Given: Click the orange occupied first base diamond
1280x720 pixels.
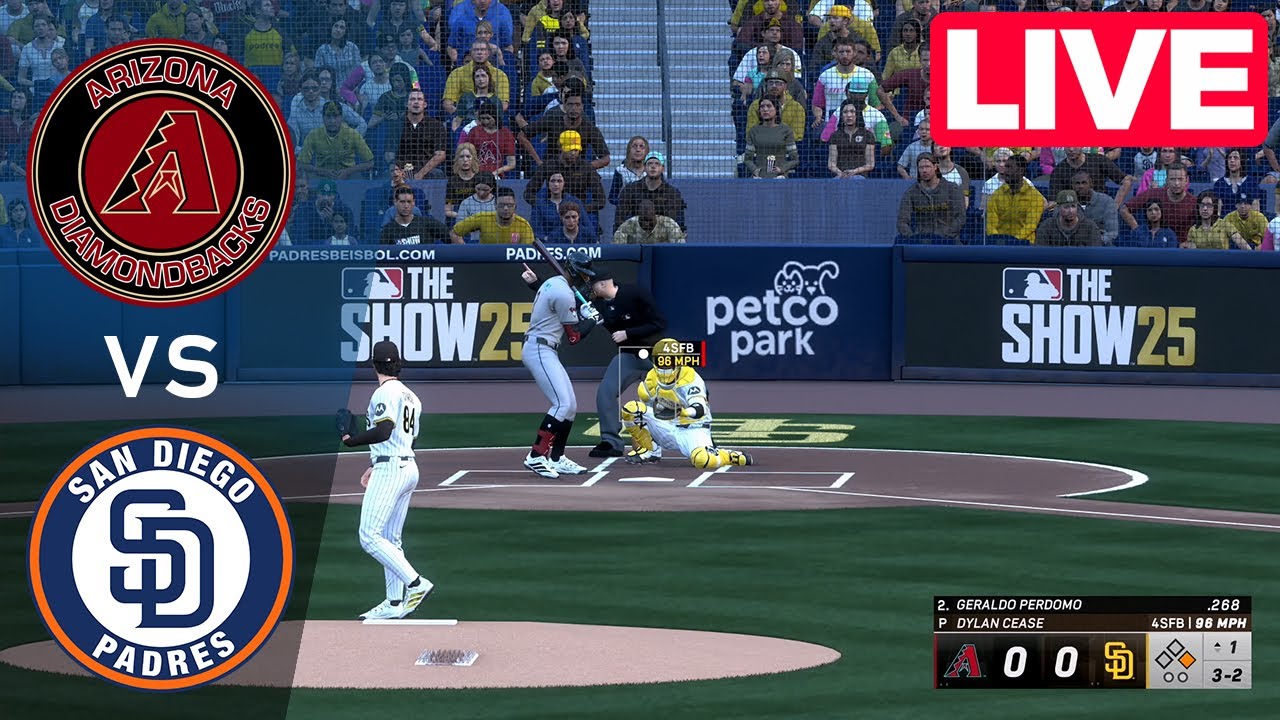Looking at the screenshot, I should click(x=1188, y=661).
